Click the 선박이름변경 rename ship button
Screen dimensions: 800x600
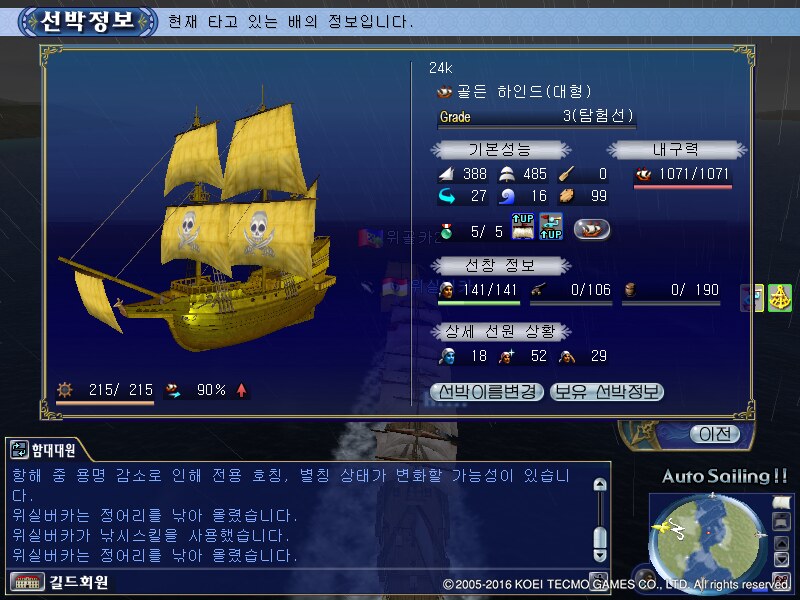(x=488, y=392)
